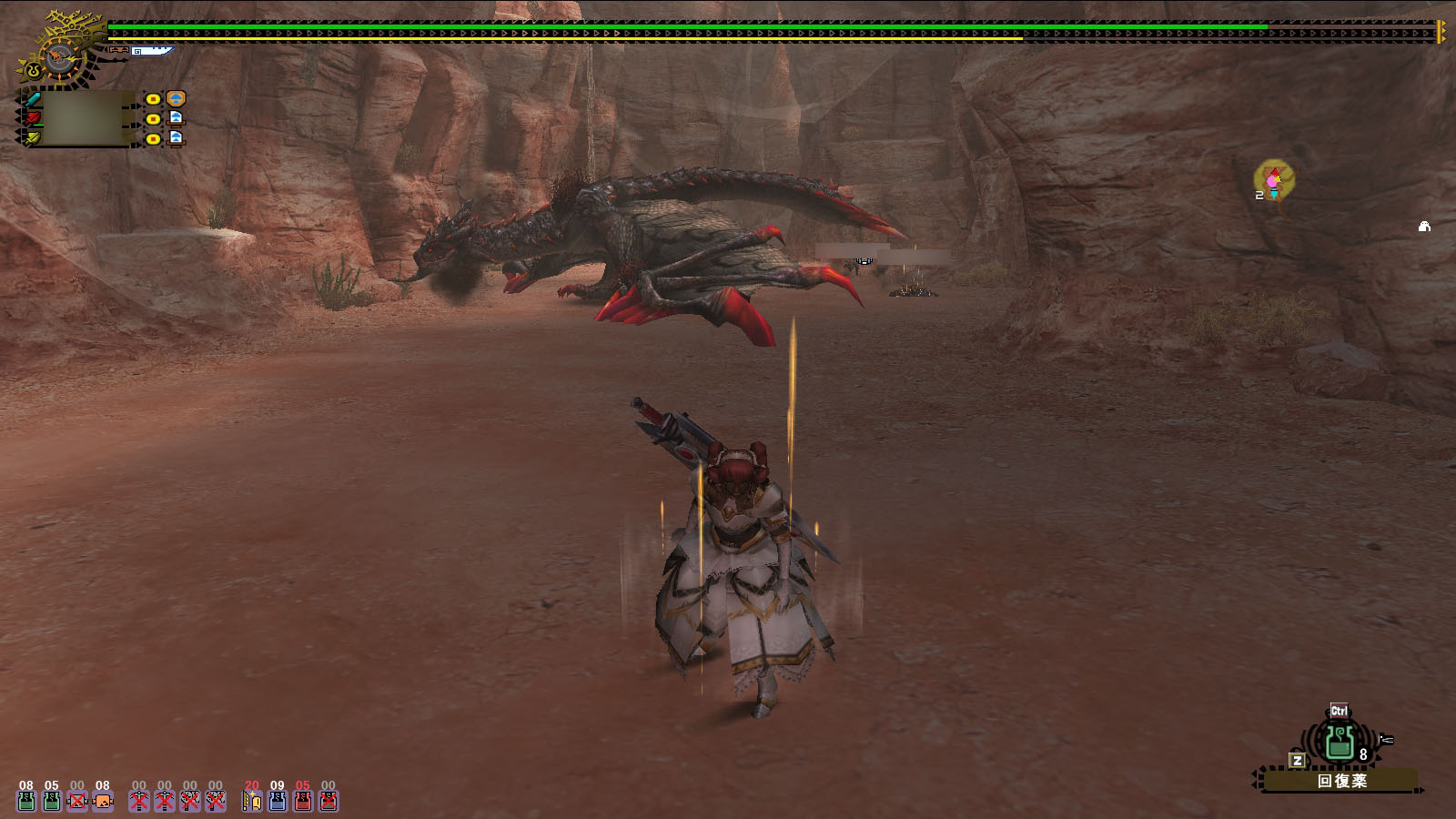The height and width of the screenshot is (819, 1456).
Task: Click the orange octagonal status badge
Action: 177,98
